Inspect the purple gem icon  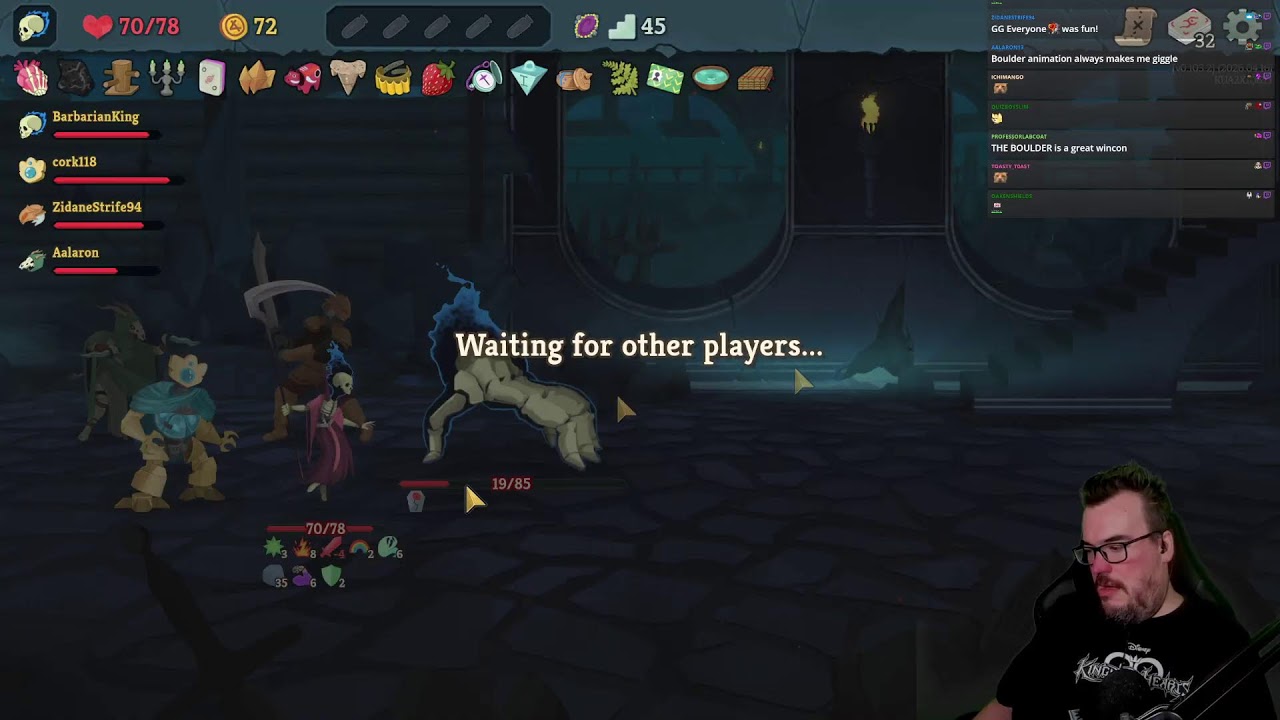pyautogui.click(x=587, y=26)
